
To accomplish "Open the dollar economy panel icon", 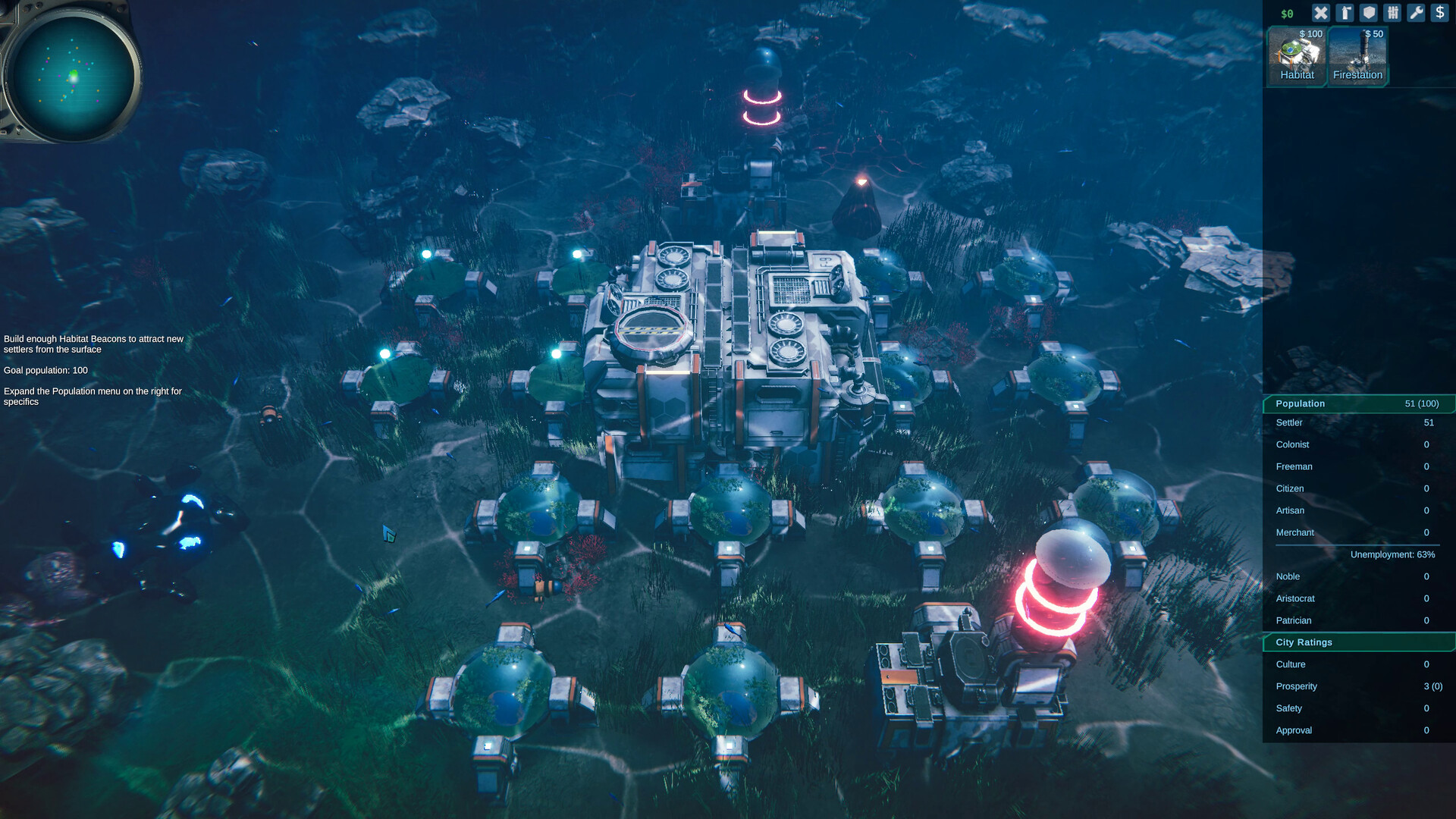I will (1440, 13).
